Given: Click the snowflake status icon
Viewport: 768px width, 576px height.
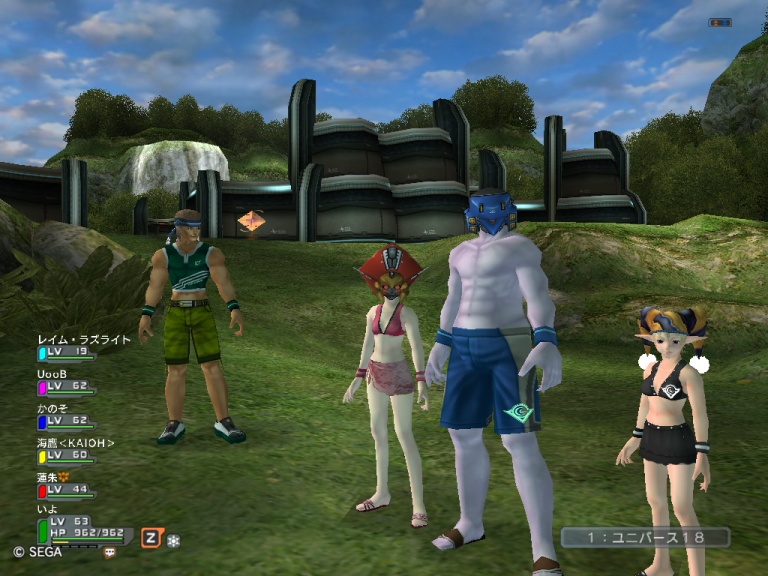Looking at the screenshot, I should click(x=174, y=539).
